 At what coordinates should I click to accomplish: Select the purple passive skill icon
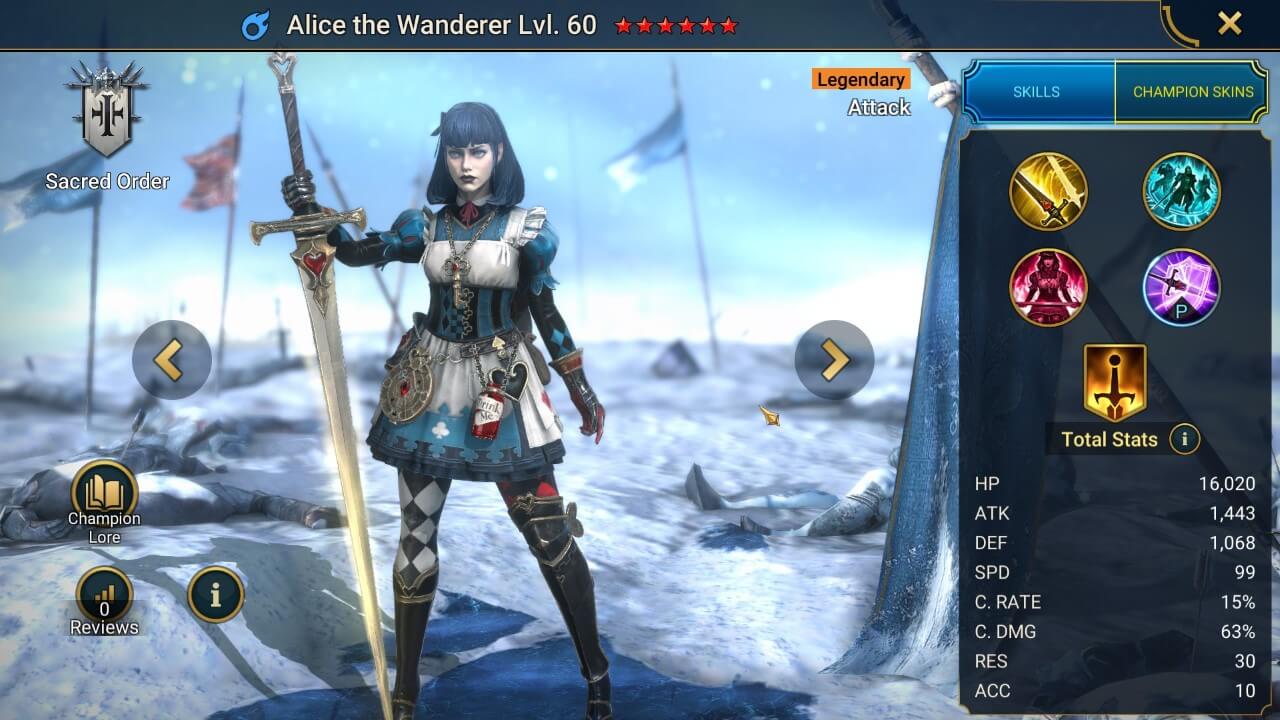[1181, 287]
